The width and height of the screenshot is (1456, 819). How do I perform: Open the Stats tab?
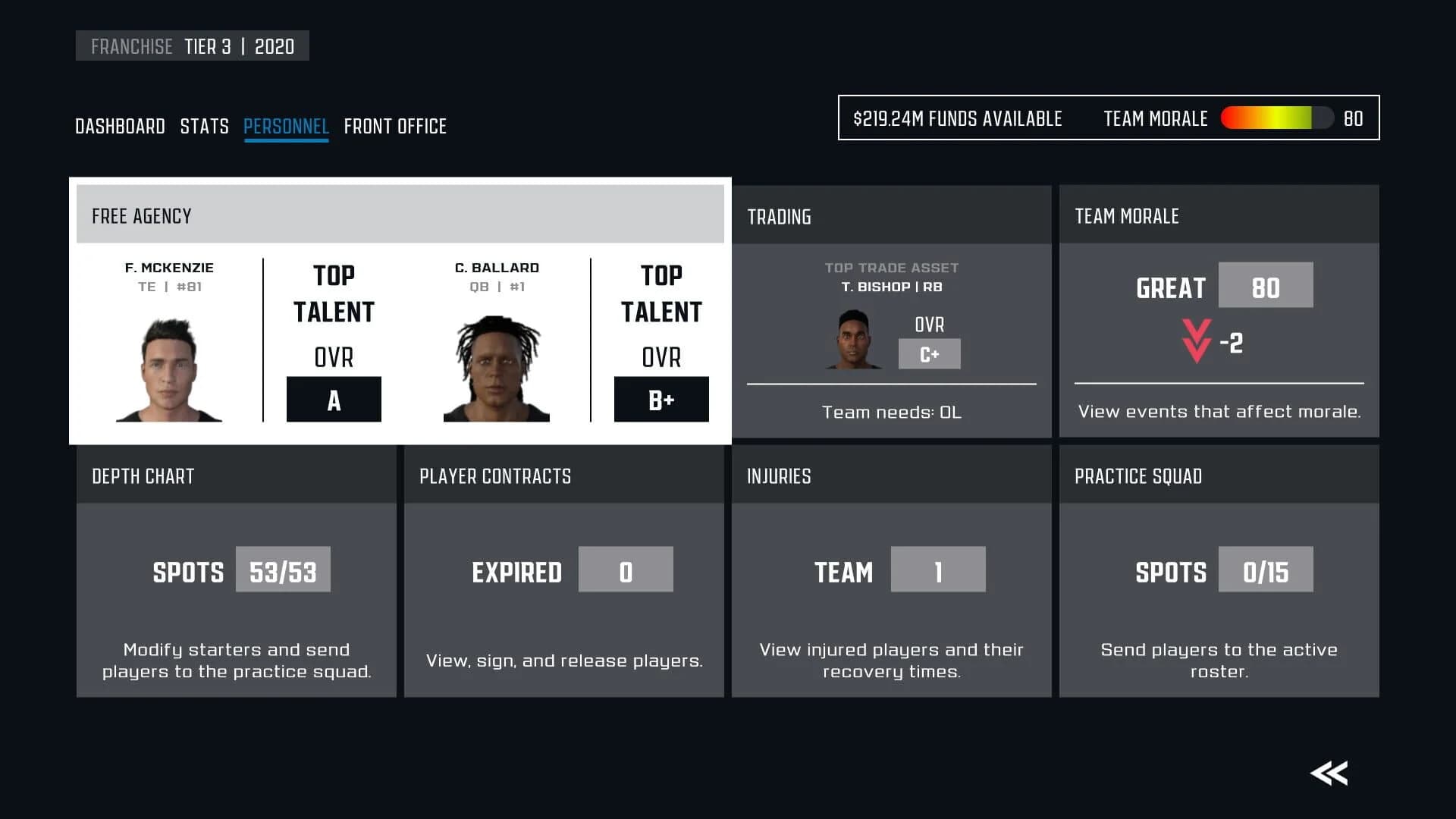204,126
